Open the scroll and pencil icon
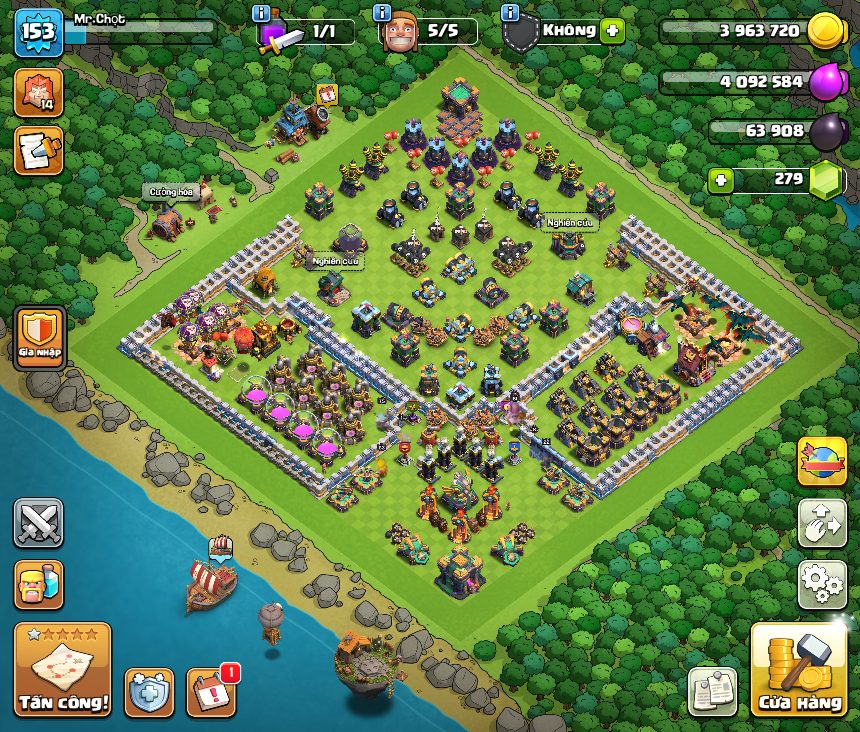Viewport: 860px width, 732px height. pos(38,151)
